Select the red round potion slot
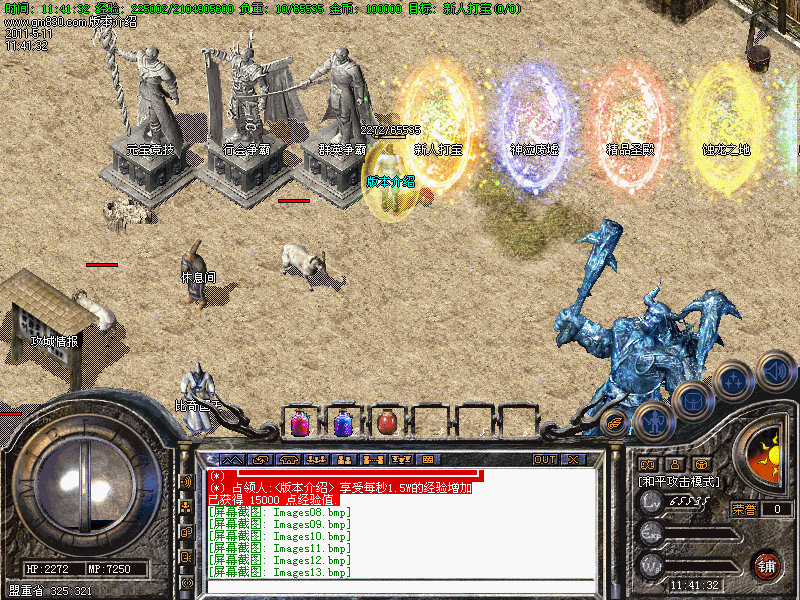The height and width of the screenshot is (600, 800). tap(386, 423)
